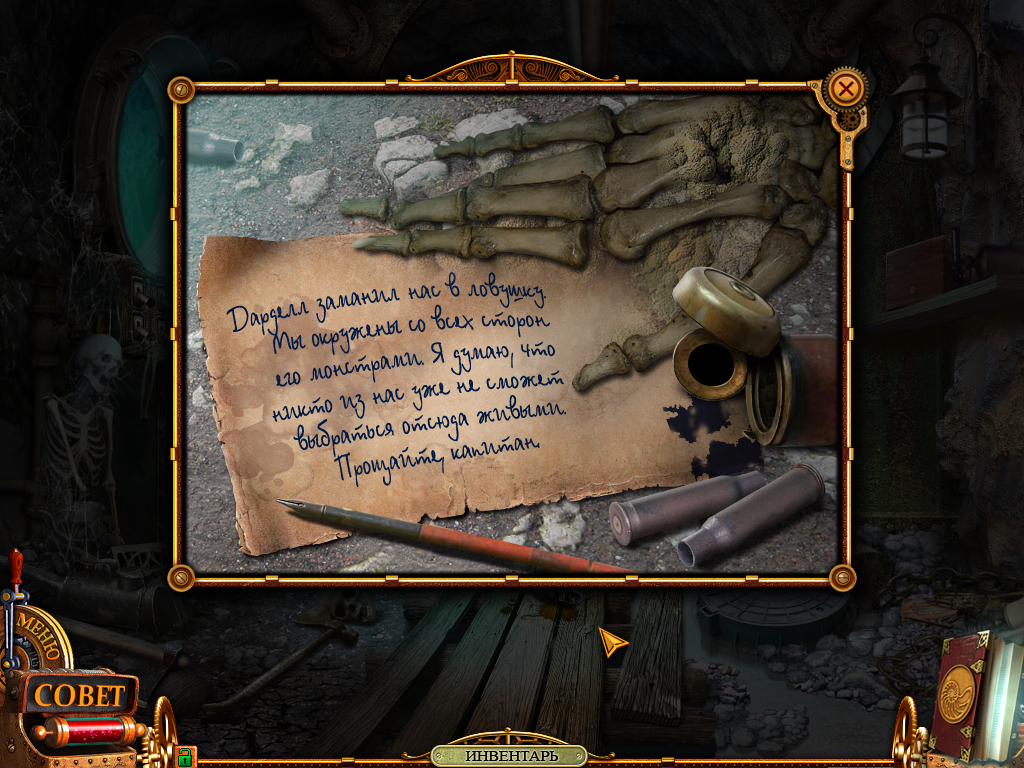This screenshot has width=1024, height=768.
Task: Expand the ИНВЕНТАРЬ panel
Action: click(x=510, y=755)
